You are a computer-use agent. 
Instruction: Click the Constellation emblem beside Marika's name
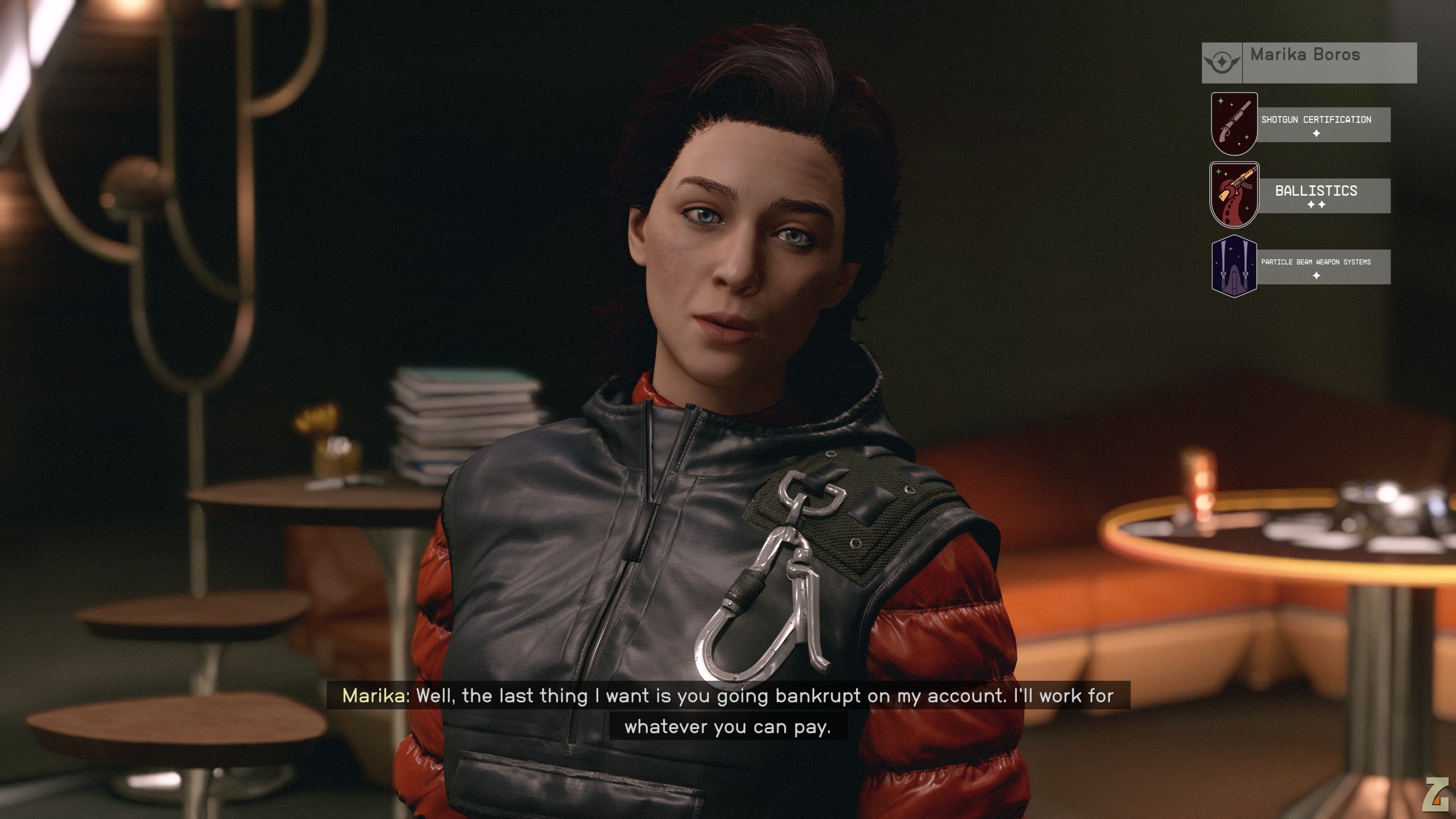point(1222,63)
